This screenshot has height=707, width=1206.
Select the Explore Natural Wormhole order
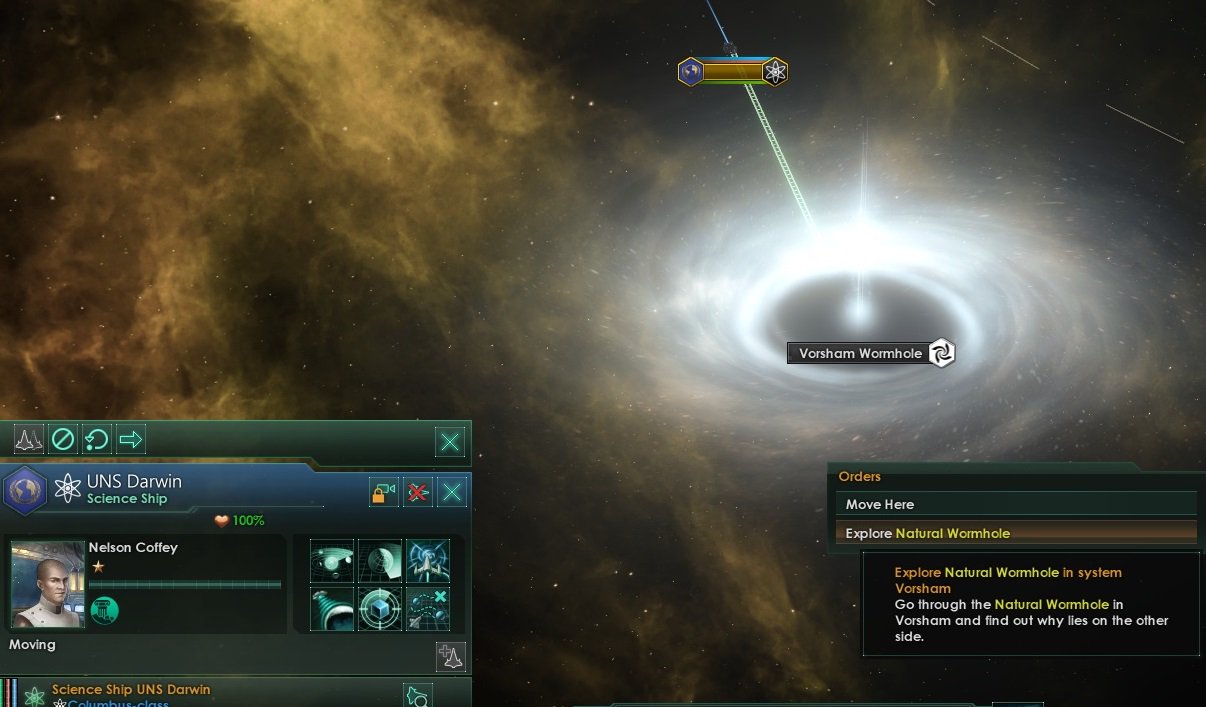click(x=1015, y=533)
